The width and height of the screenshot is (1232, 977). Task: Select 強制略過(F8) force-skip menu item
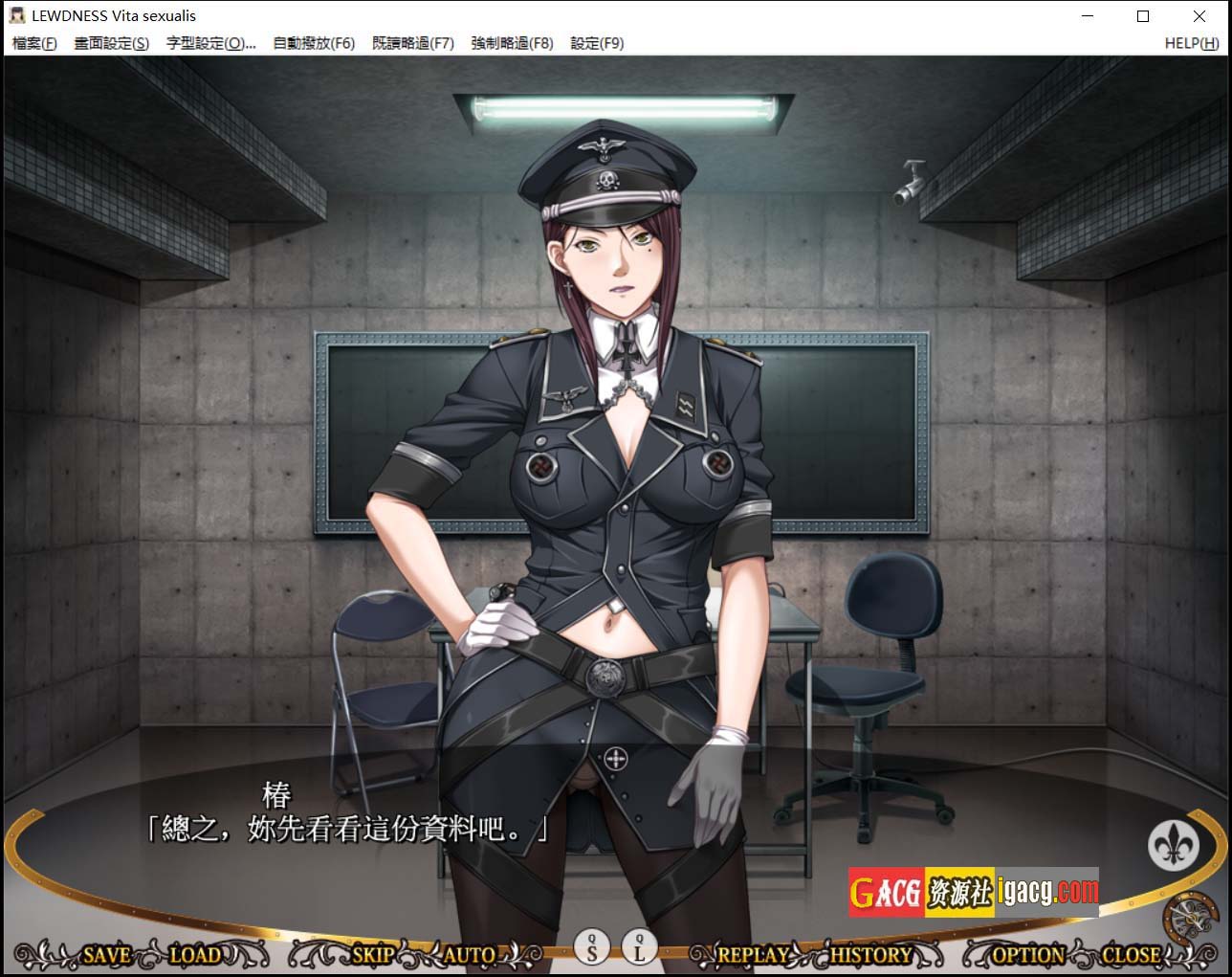click(x=512, y=43)
